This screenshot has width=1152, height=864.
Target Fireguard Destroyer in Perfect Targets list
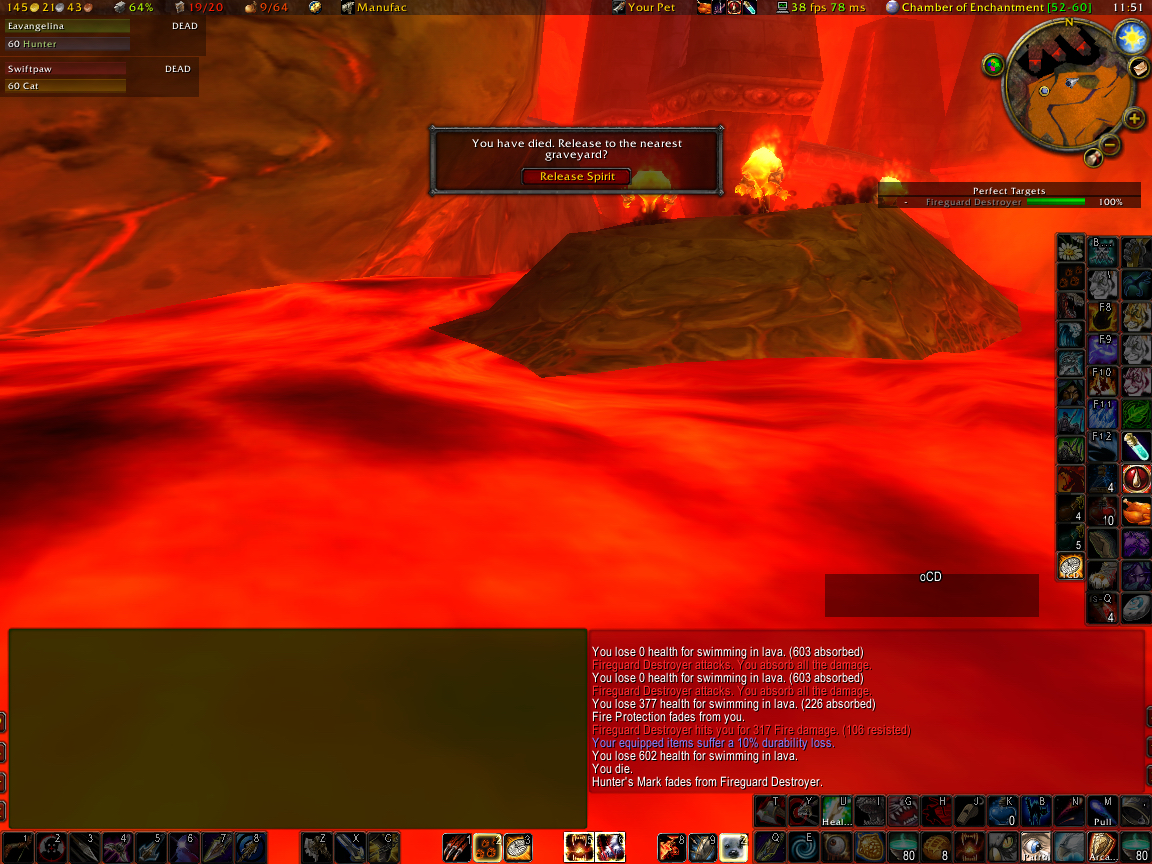click(1008, 202)
